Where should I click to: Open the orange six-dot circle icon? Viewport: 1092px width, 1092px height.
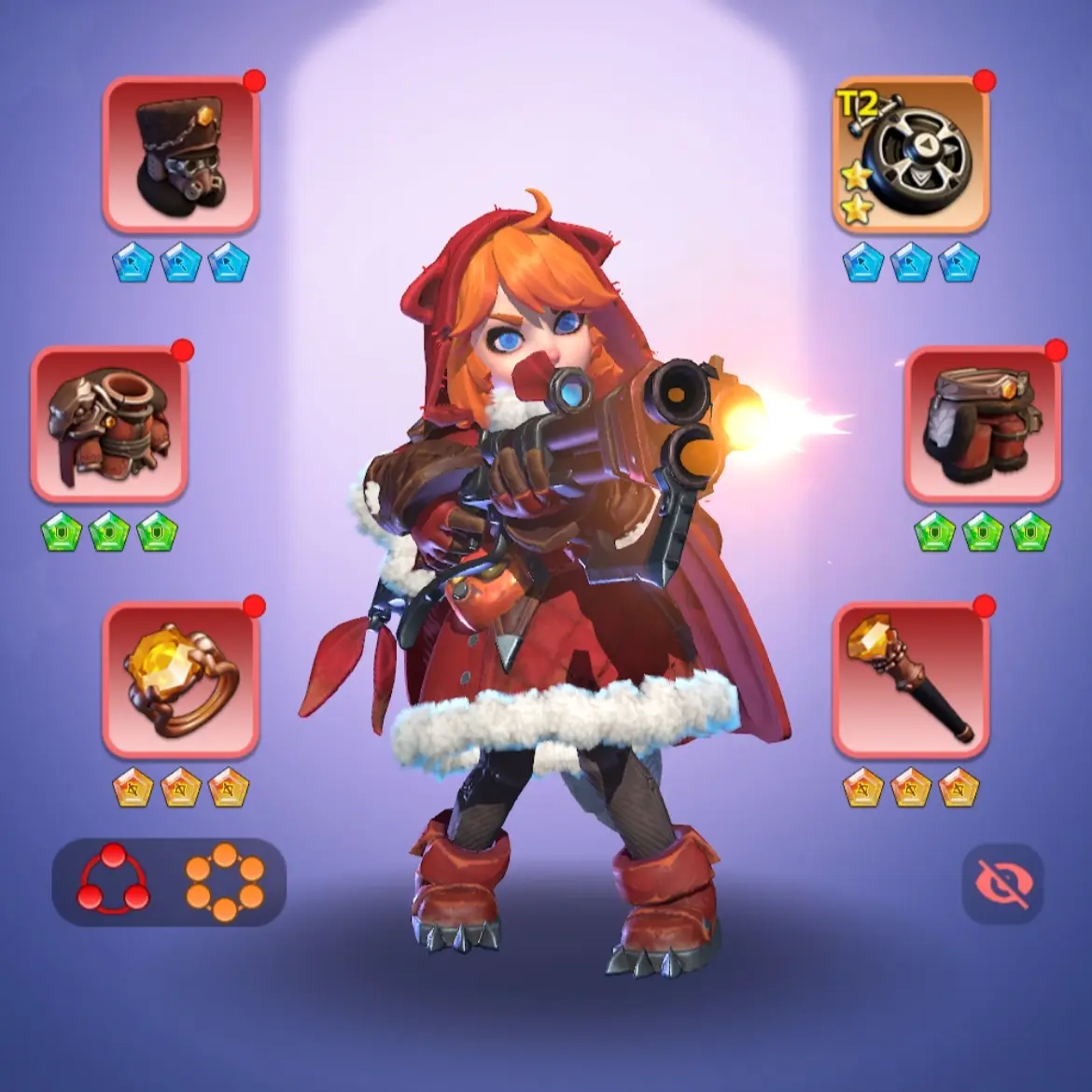click(x=224, y=882)
